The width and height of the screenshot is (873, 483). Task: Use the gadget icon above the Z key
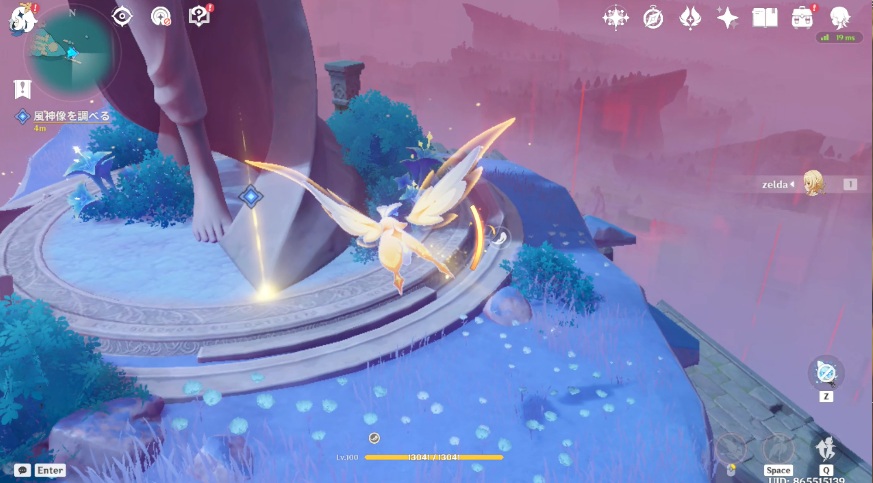tap(826, 374)
